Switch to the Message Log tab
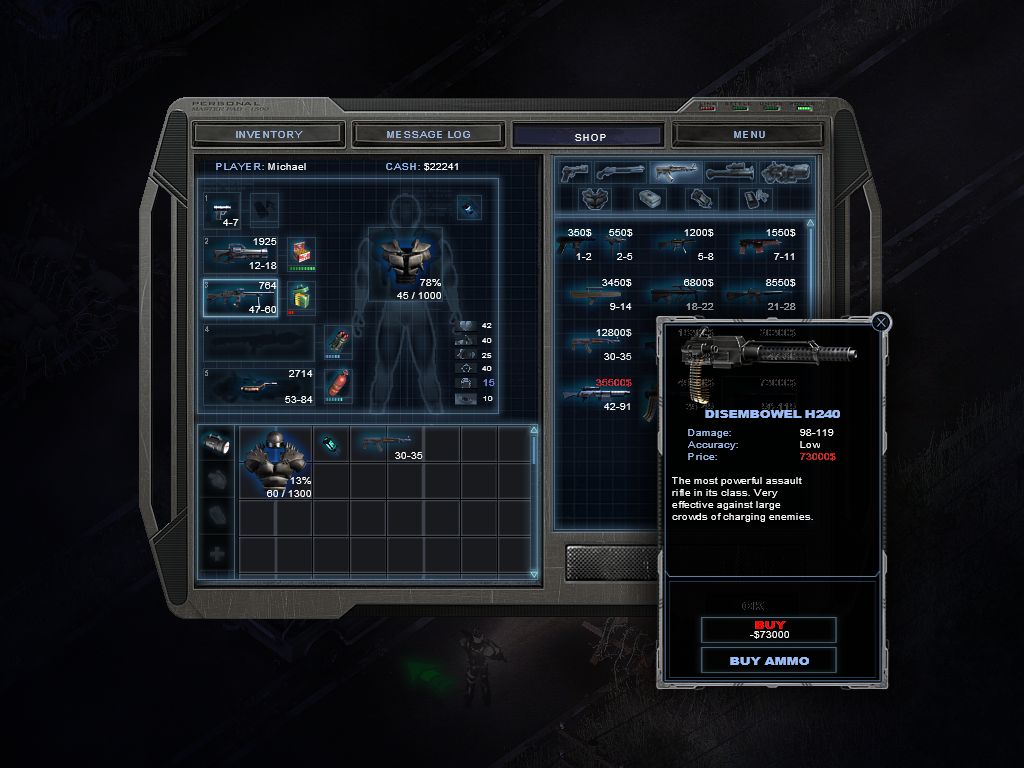1024x768 pixels. pos(428,134)
